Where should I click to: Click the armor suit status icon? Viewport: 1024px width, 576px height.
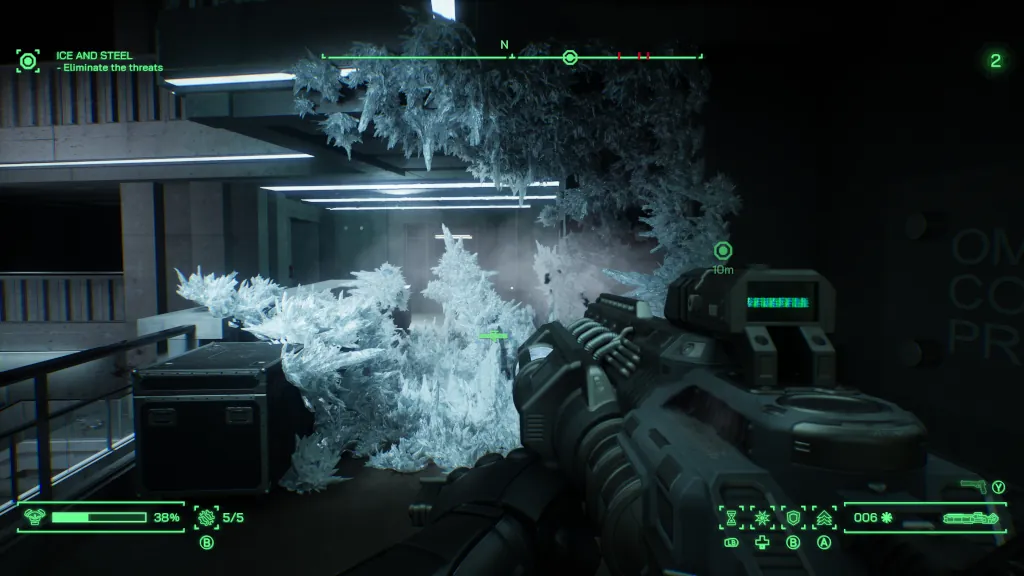point(33,517)
